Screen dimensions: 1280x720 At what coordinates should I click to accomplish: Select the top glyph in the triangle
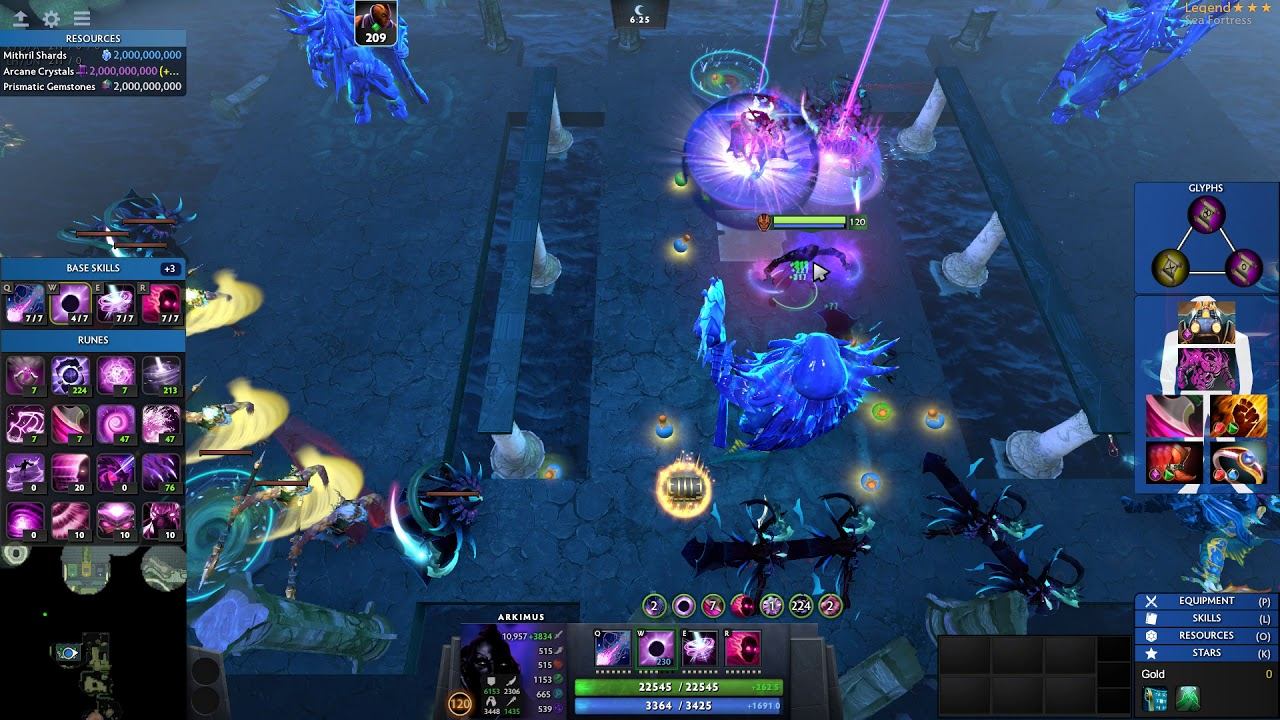1206,214
